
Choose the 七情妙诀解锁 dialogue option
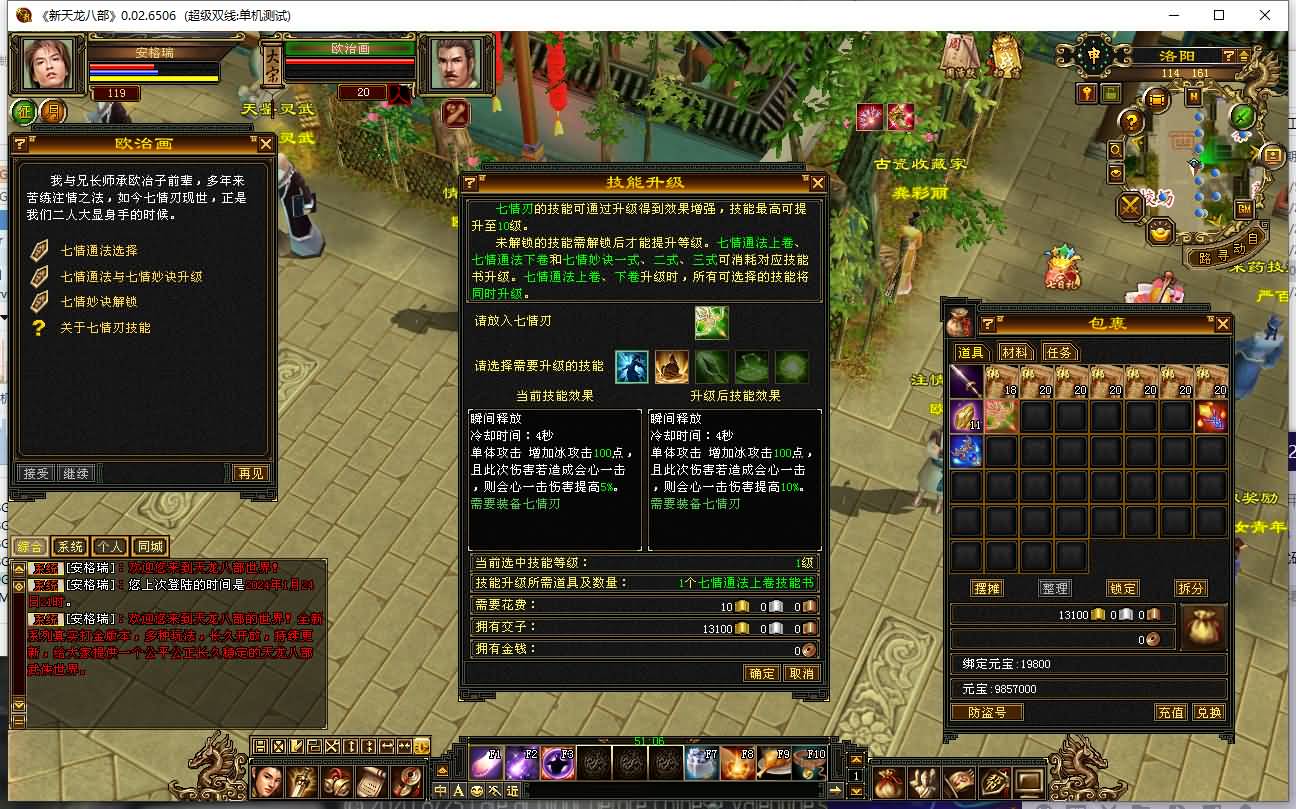pos(99,301)
